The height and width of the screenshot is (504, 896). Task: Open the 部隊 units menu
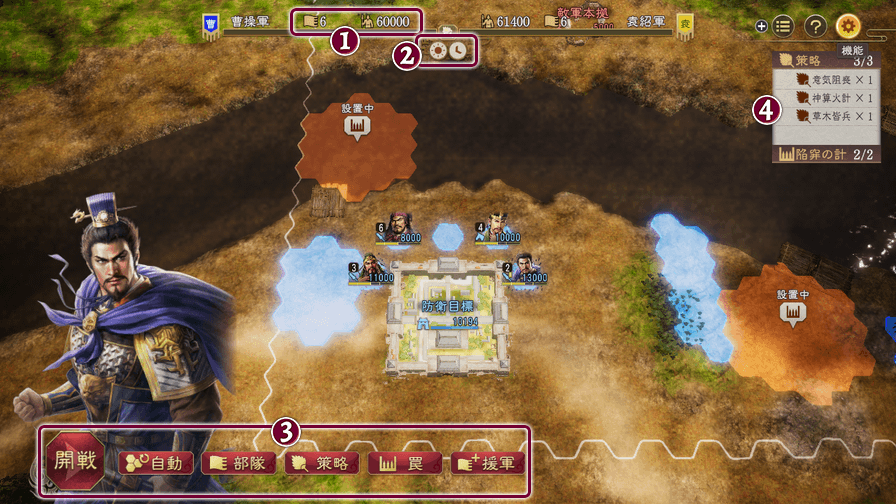[238, 463]
